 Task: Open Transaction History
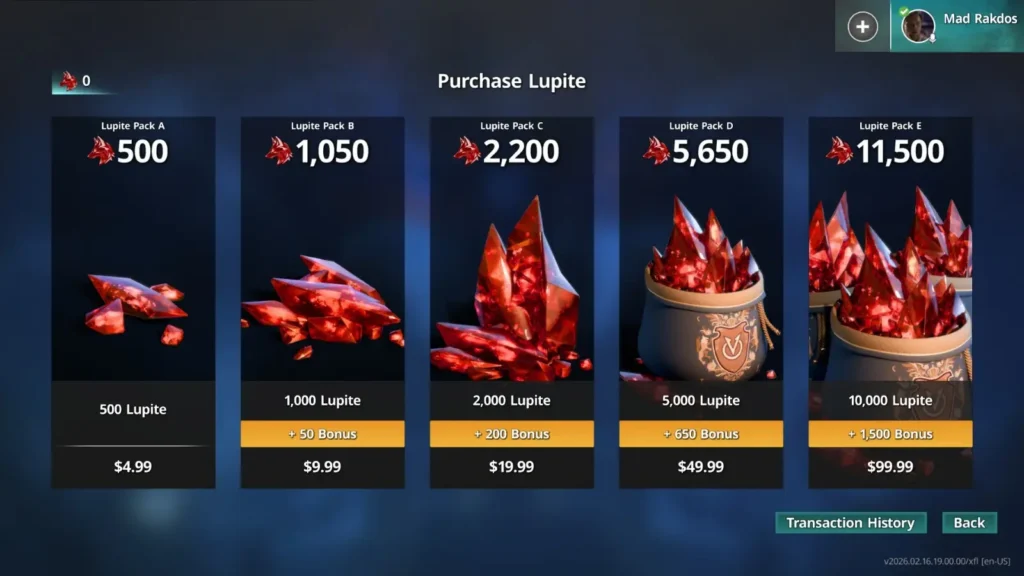pyautogui.click(x=850, y=523)
